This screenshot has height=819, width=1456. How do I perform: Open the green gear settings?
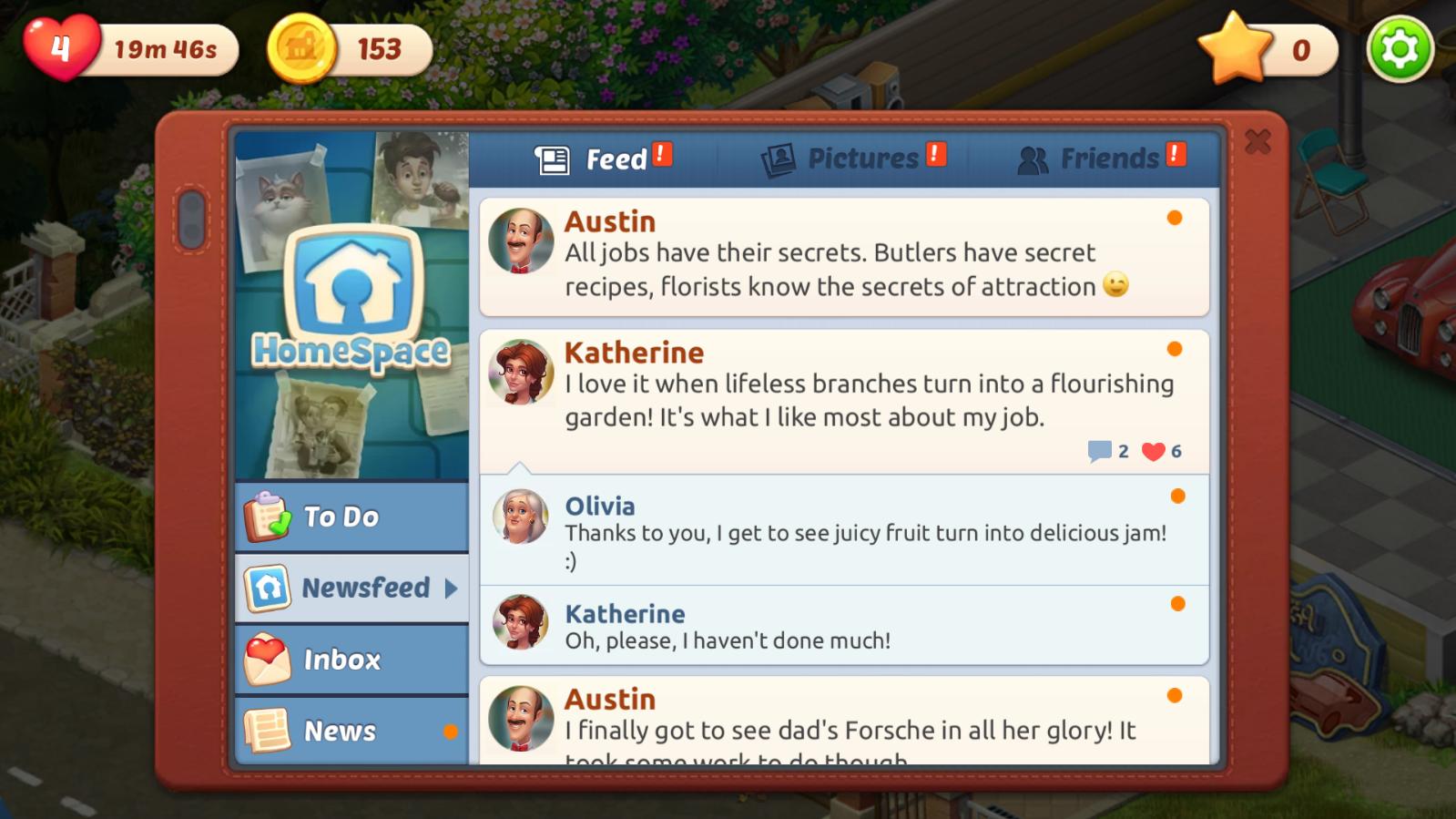coord(1400,49)
